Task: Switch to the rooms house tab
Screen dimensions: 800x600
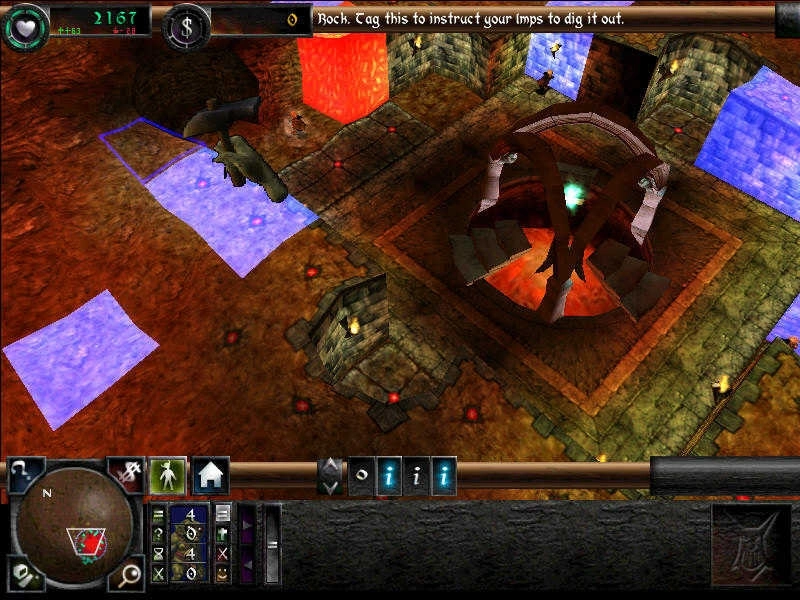Action: click(x=211, y=475)
